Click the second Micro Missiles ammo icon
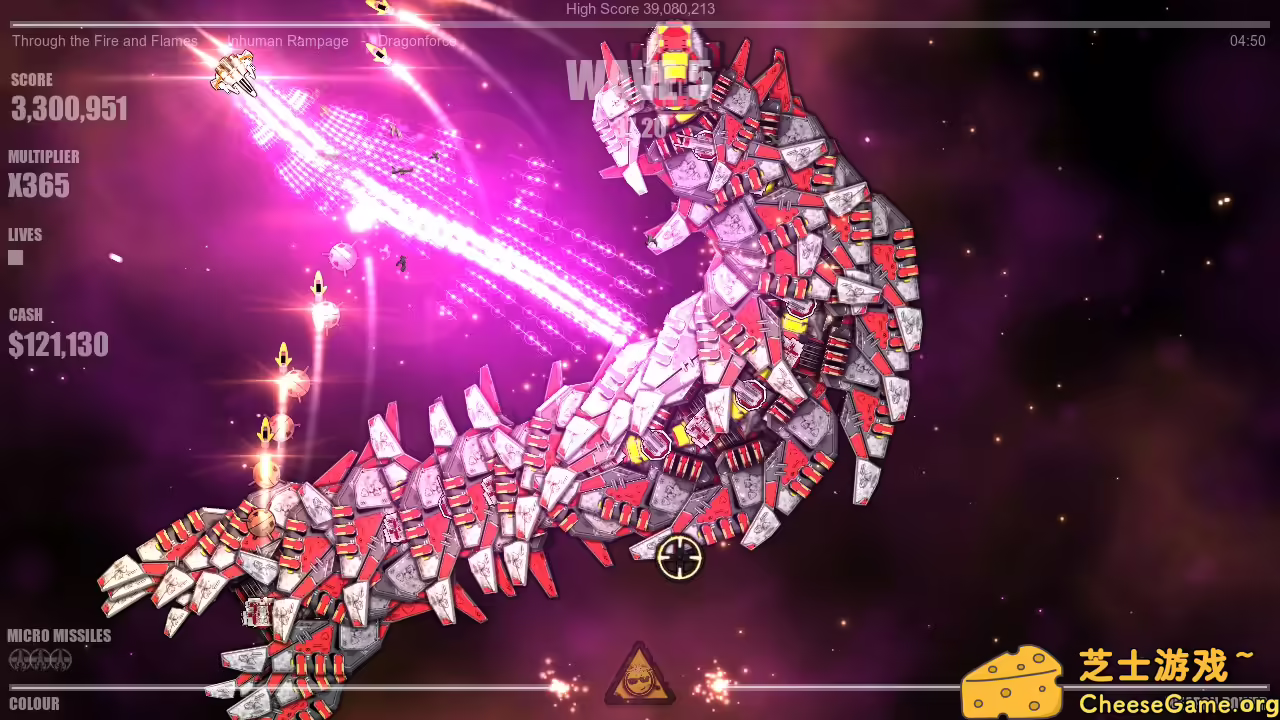 coord(39,660)
